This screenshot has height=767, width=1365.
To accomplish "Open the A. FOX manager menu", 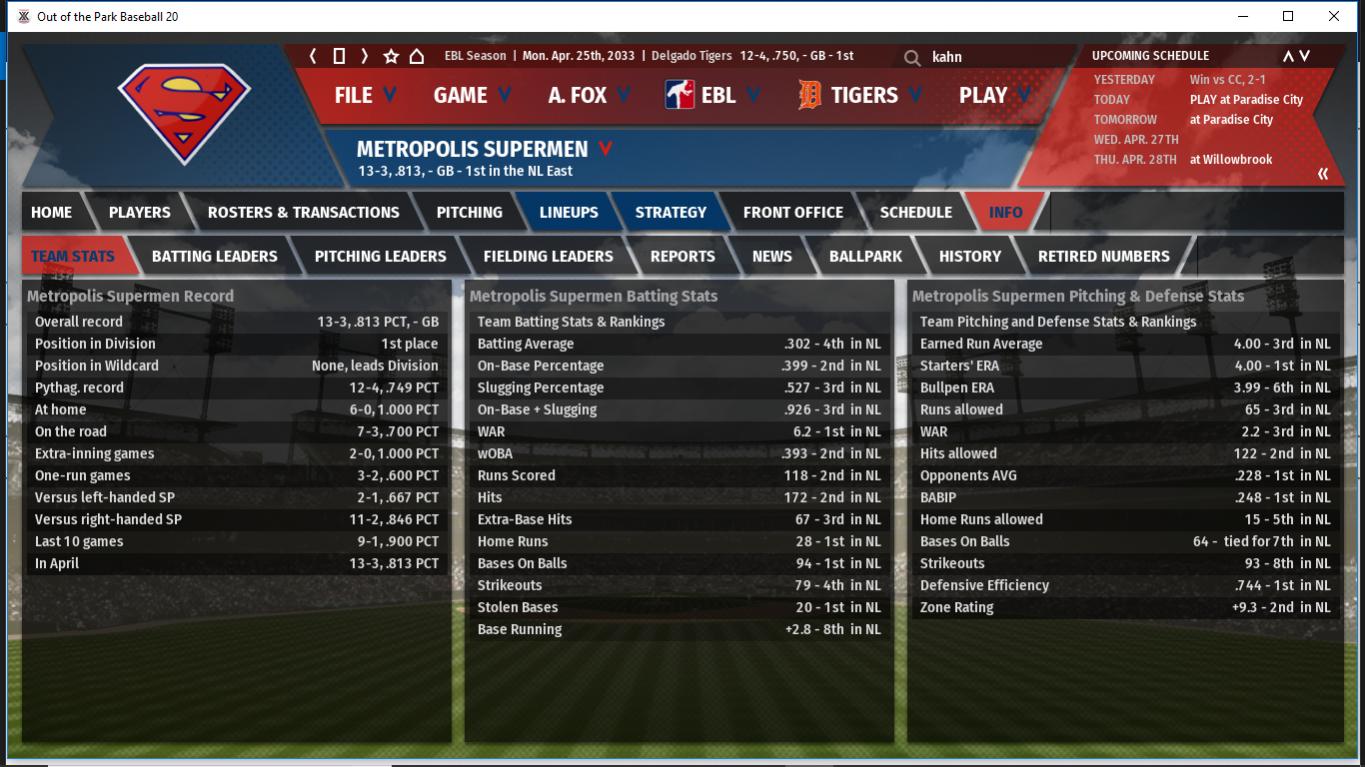I will click(x=588, y=95).
